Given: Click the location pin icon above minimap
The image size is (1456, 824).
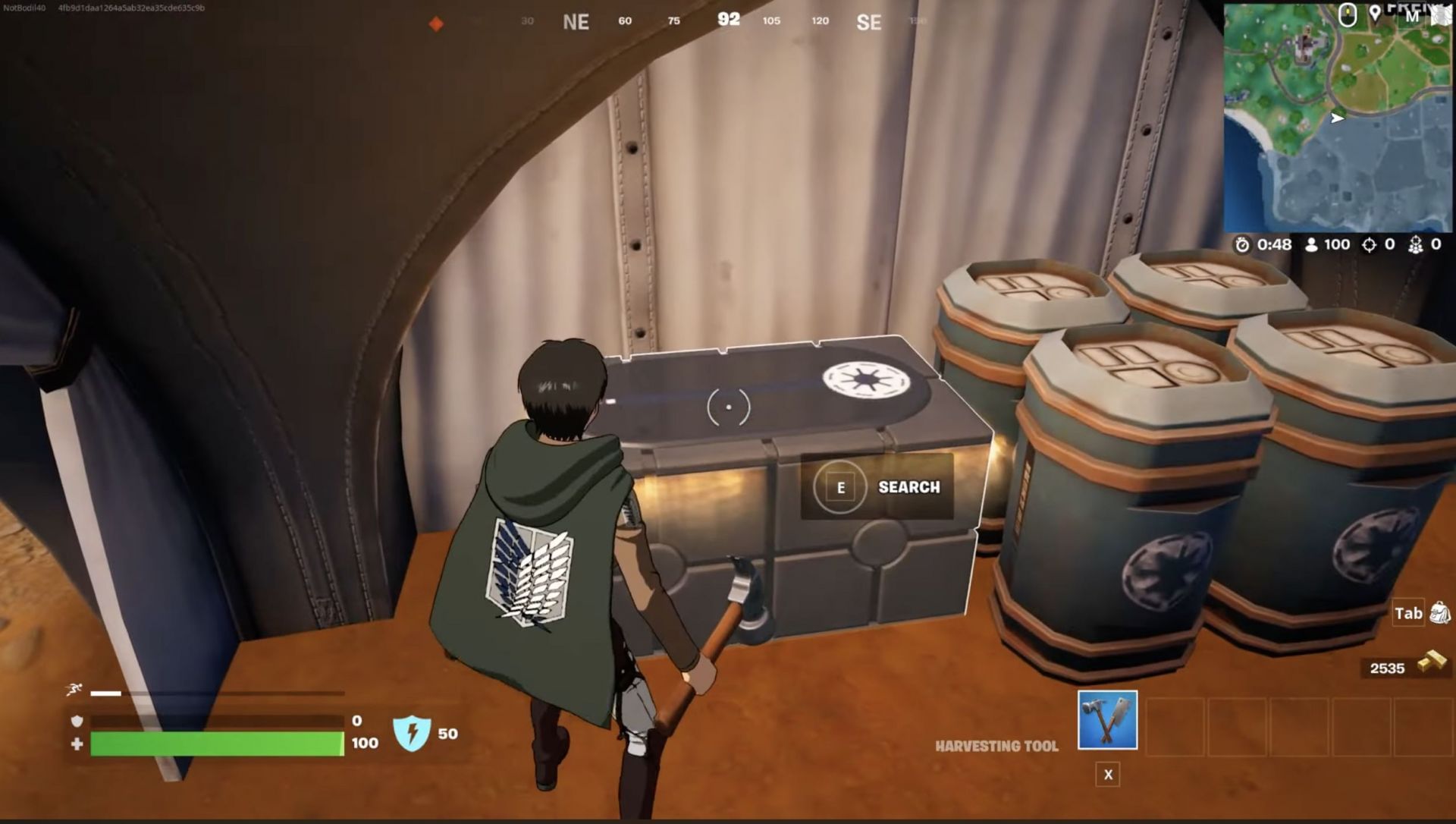Looking at the screenshot, I should pyautogui.click(x=1375, y=13).
